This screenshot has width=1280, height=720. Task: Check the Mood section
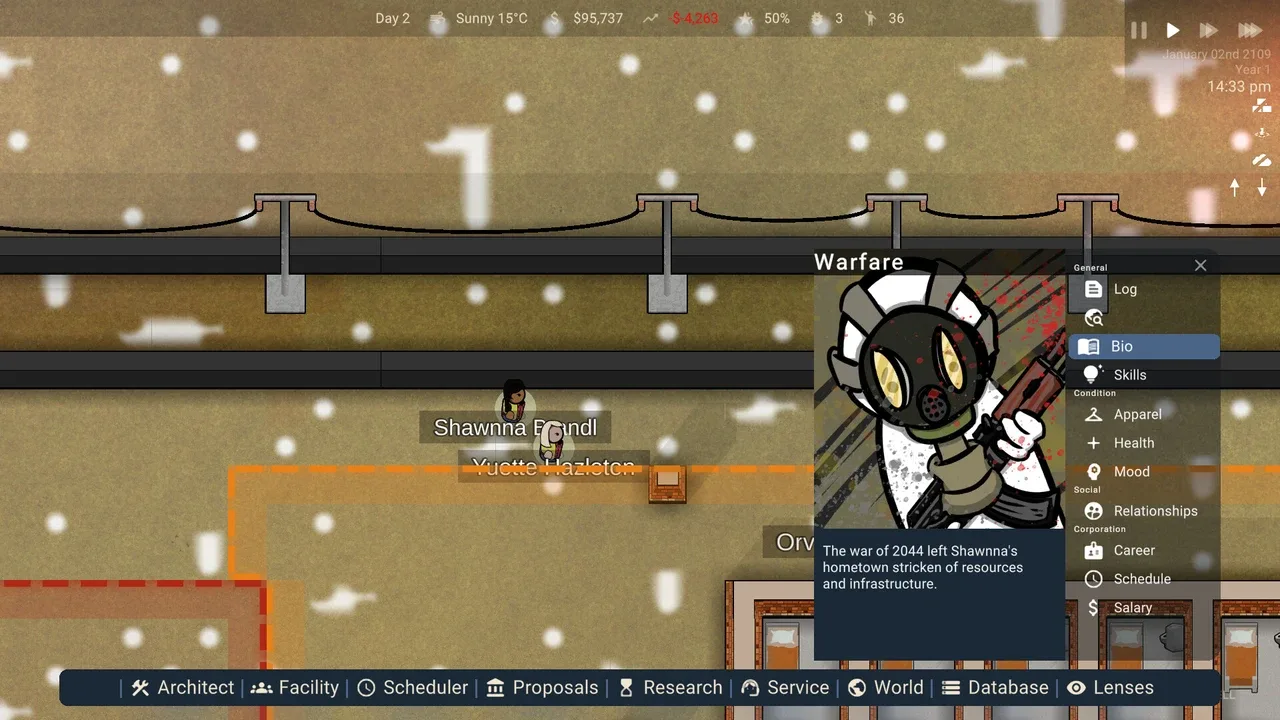pos(1131,472)
